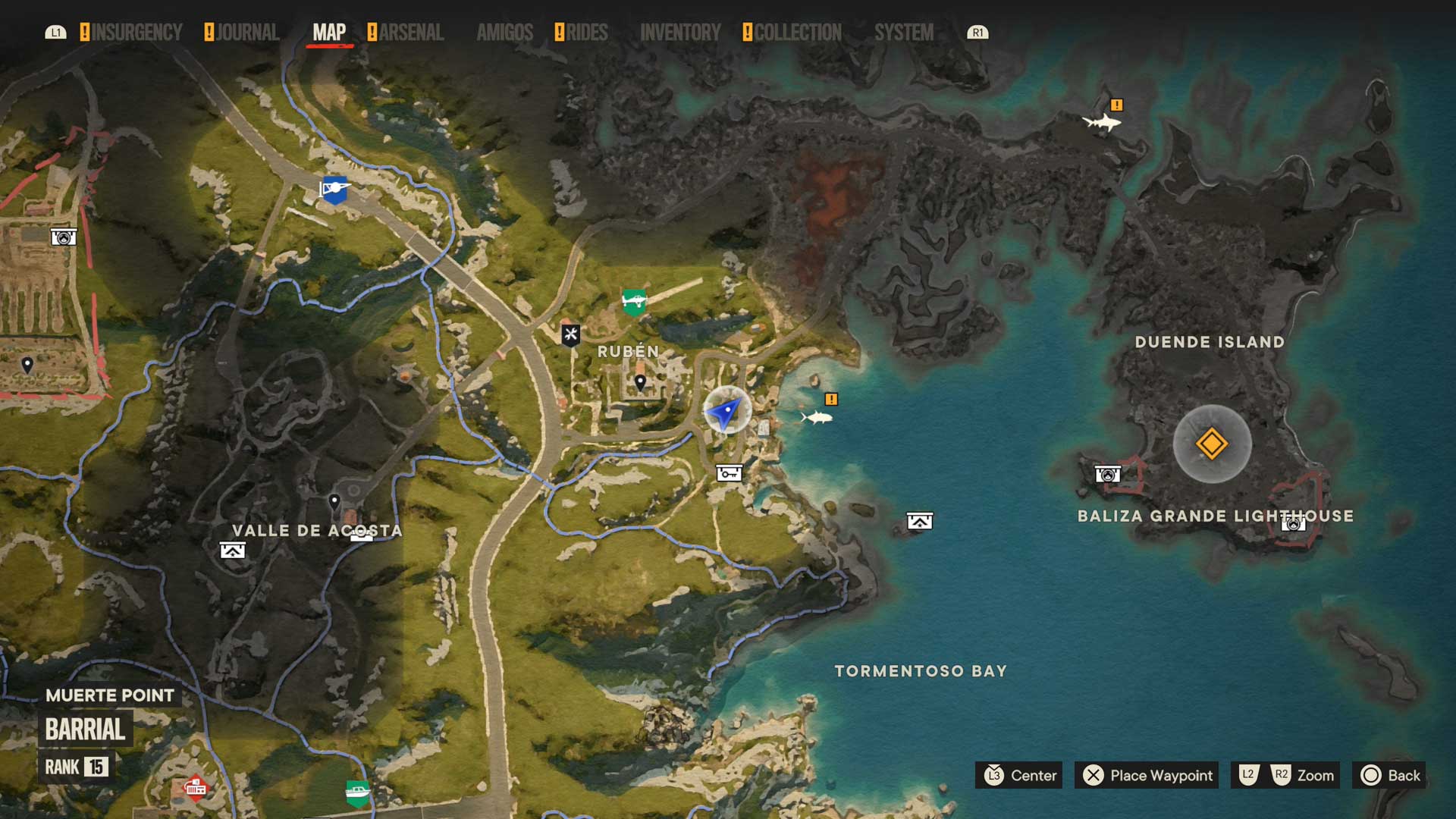Select the red building marker near Barrial
The width and height of the screenshot is (1456, 819).
(195, 787)
